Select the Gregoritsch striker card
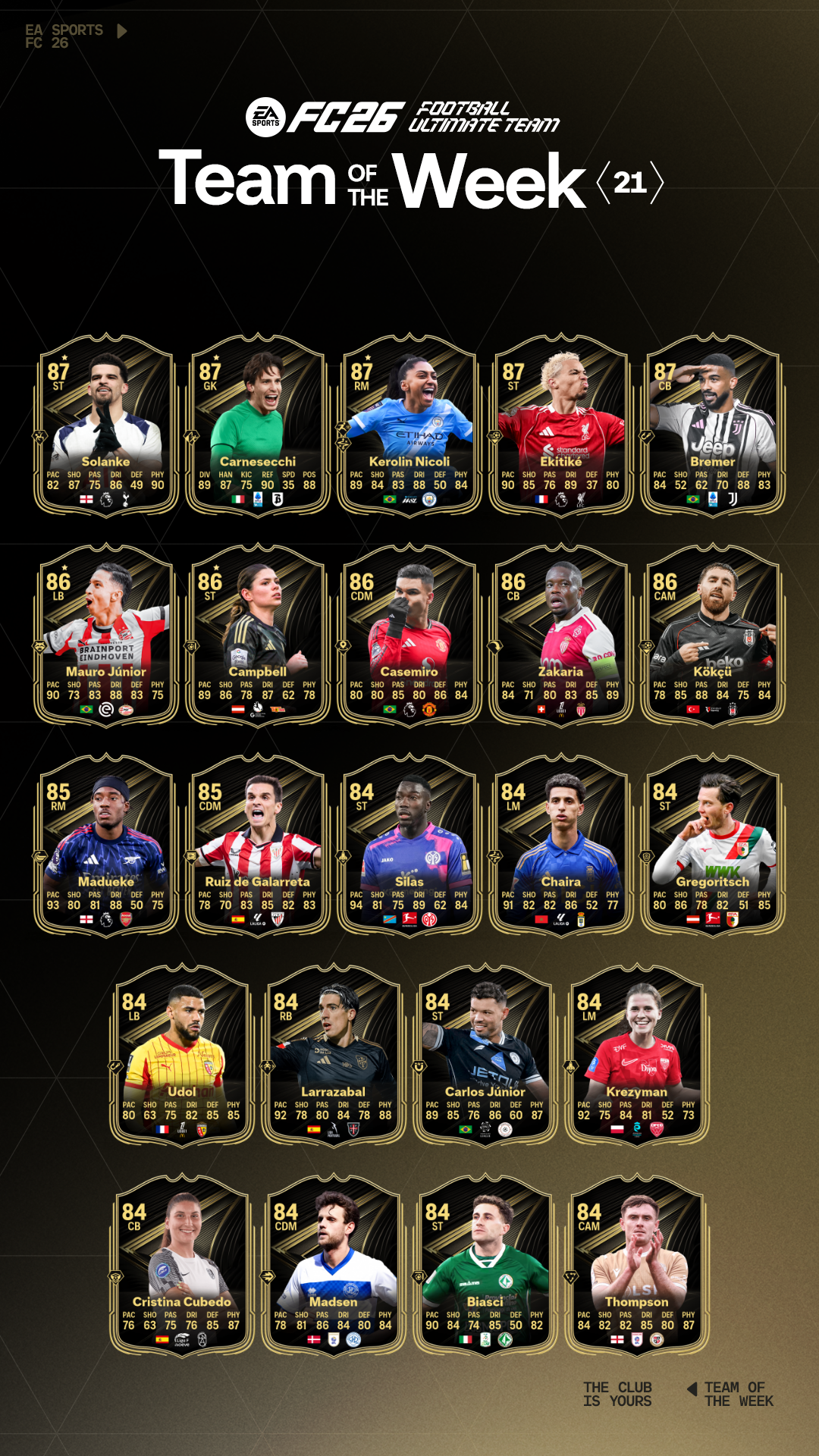 click(x=713, y=845)
